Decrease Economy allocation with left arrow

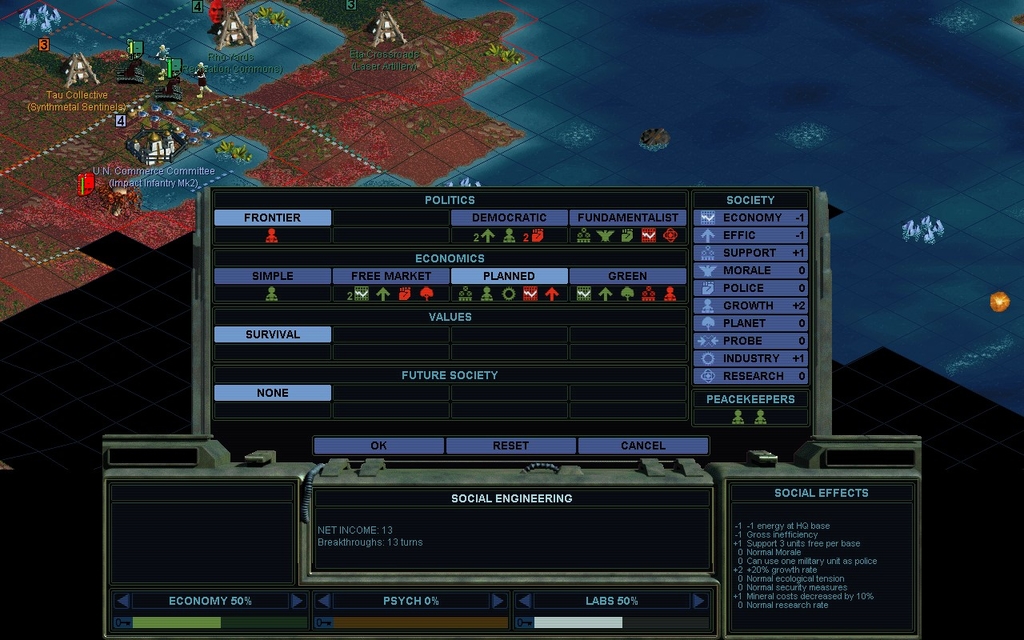click(x=122, y=601)
